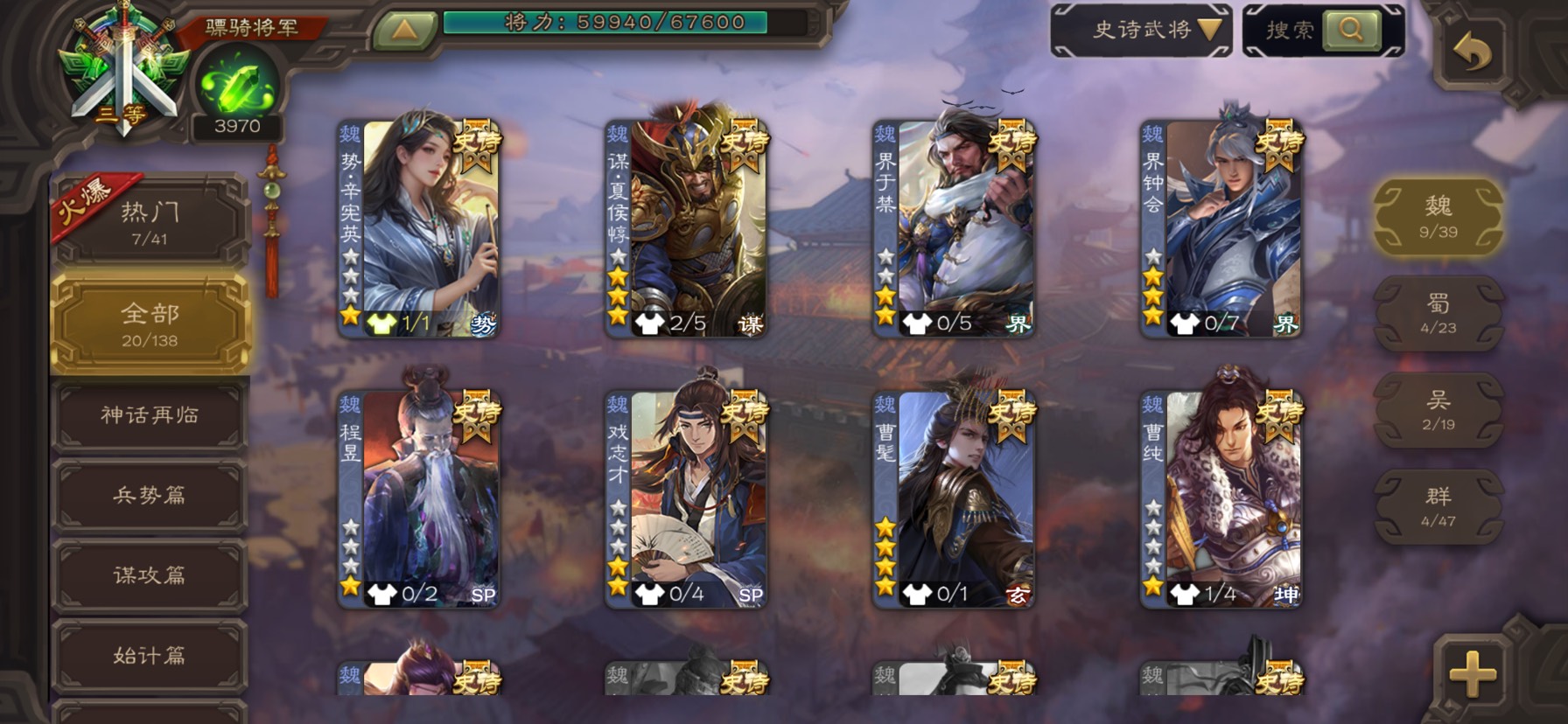Show the 群 faction heroes
This screenshot has height=724, width=1568.
coord(1438,506)
